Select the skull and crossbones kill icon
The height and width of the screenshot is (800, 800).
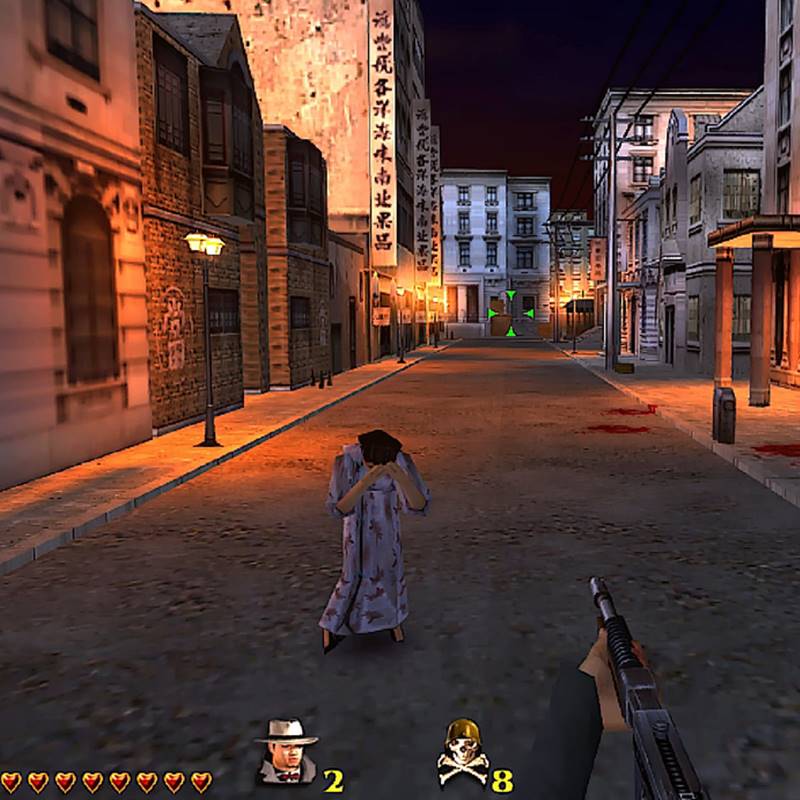(462, 754)
